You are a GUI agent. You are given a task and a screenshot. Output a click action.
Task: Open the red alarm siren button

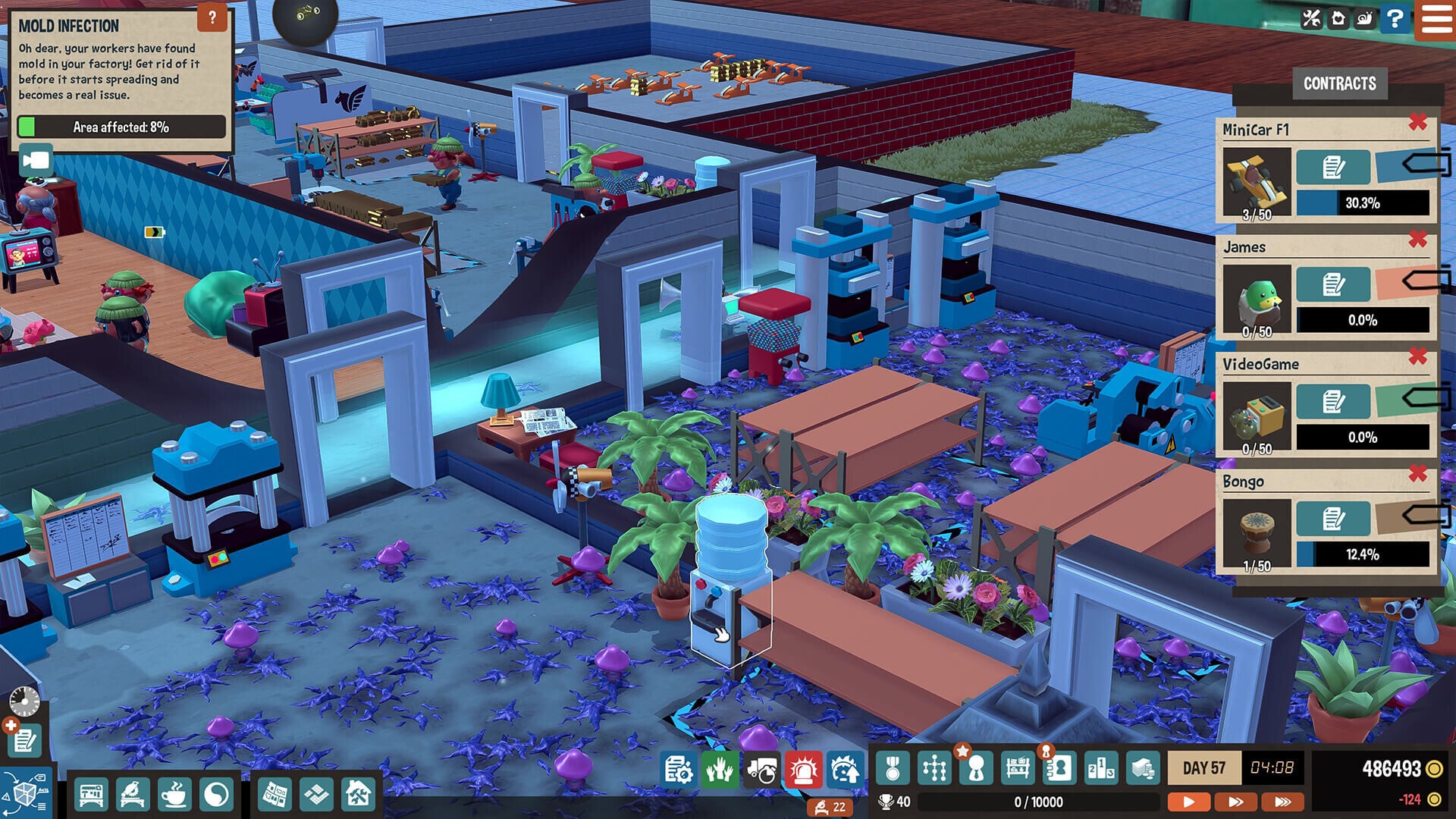coord(803,770)
